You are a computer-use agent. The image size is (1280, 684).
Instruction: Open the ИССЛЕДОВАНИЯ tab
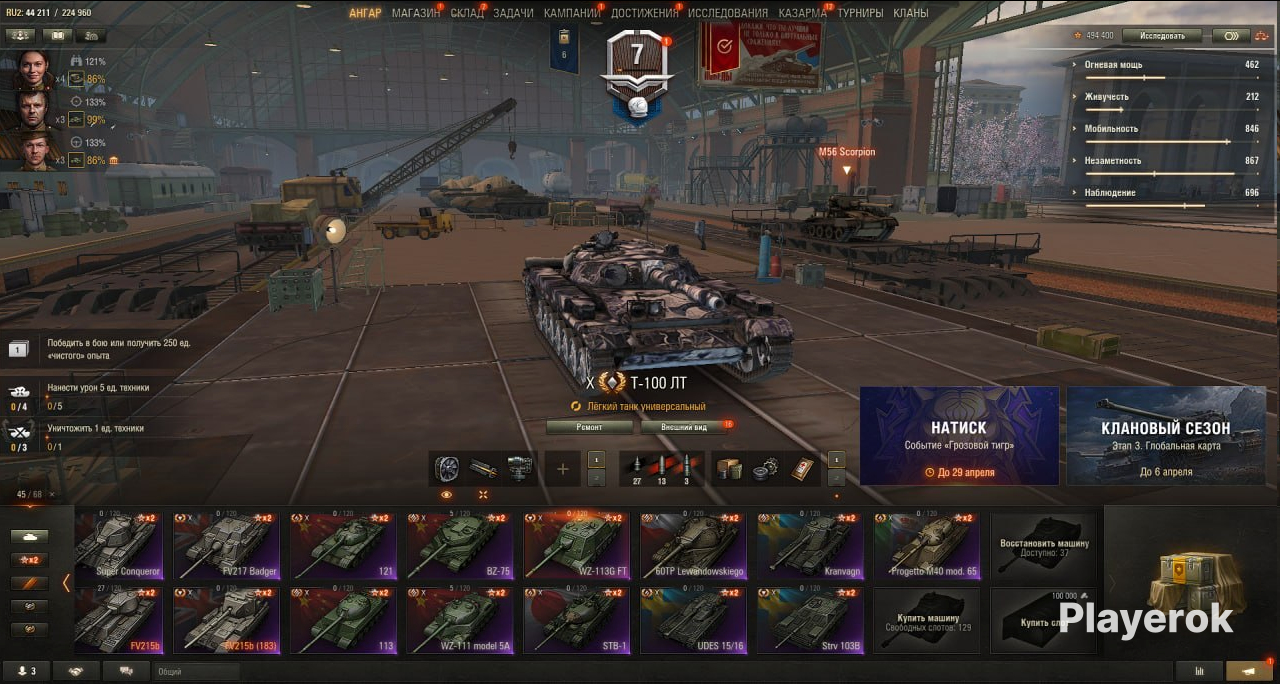click(728, 13)
